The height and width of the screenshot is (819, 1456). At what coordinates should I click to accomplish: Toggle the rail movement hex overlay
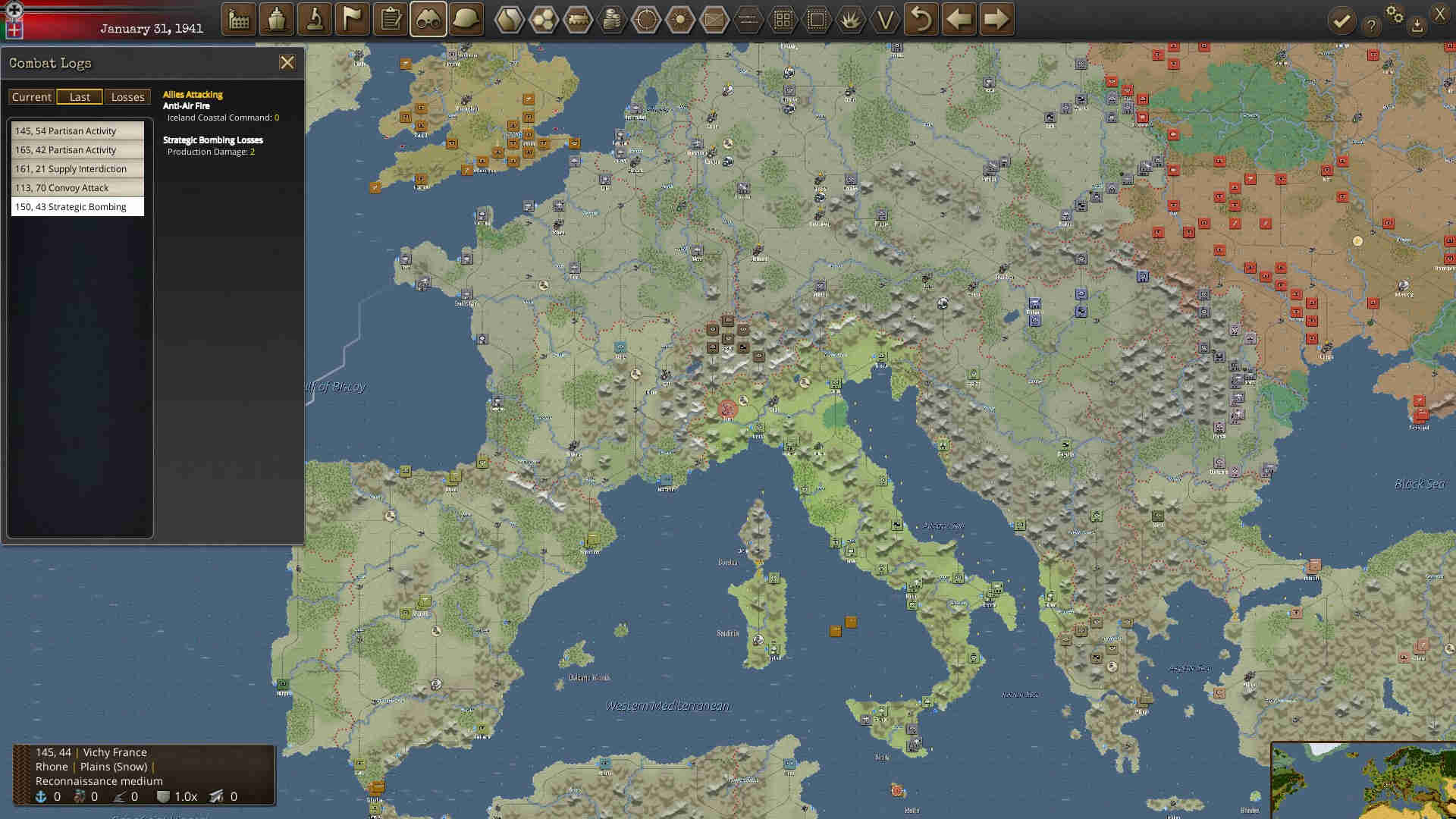click(579, 19)
